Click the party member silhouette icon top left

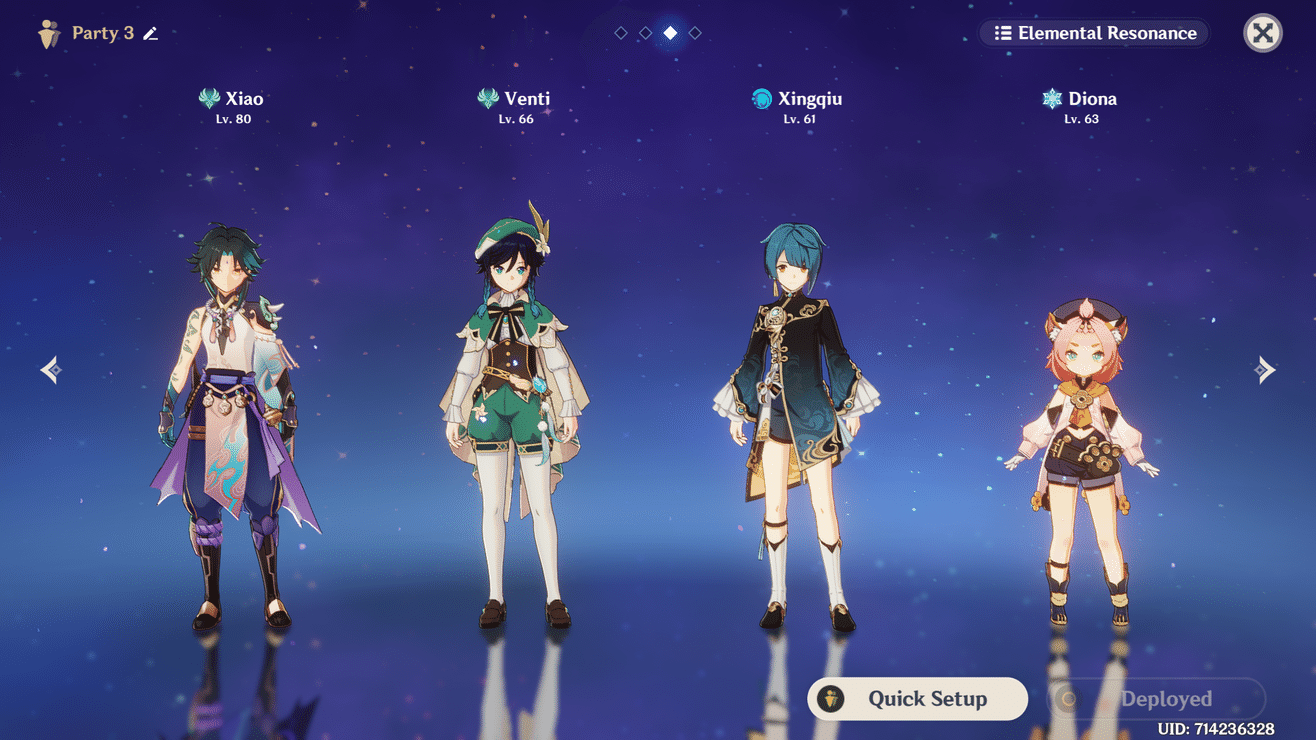tap(49, 32)
